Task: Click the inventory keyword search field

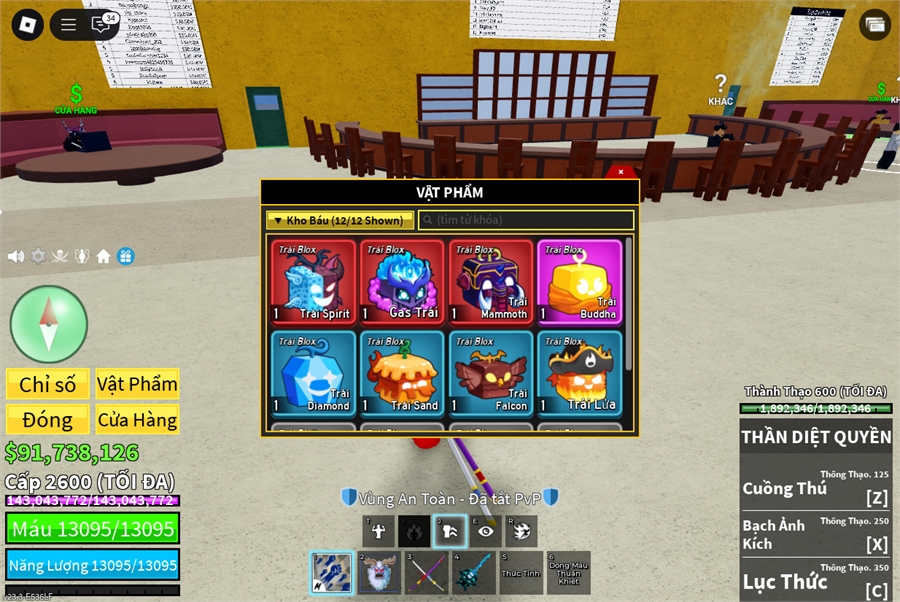Action: [526, 220]
